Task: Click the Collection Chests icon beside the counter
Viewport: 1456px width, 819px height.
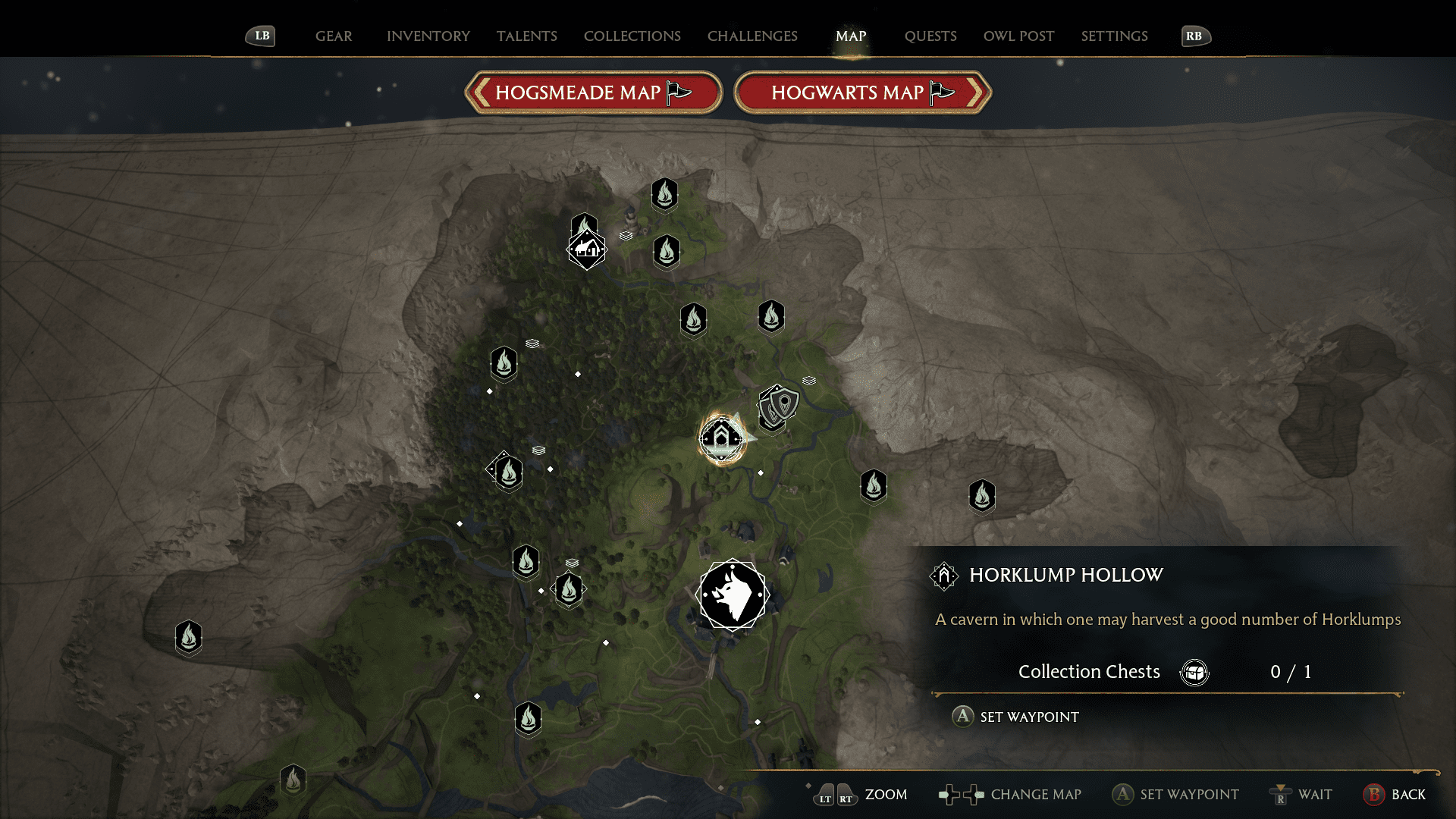Action: tap(1194, 672)
